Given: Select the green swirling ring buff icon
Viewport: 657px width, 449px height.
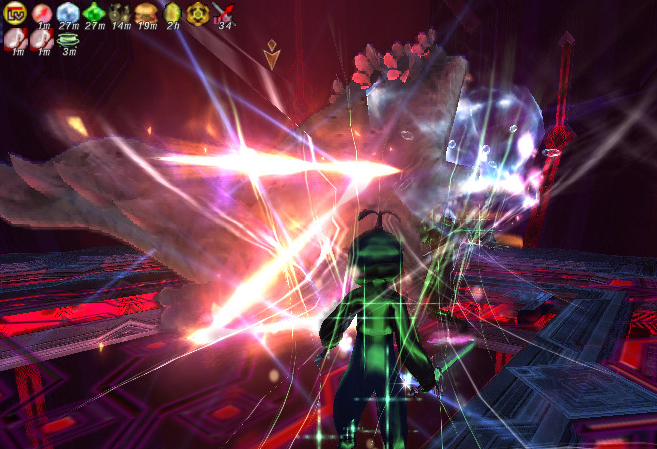Looking at the screenshot, I should 67,39.
